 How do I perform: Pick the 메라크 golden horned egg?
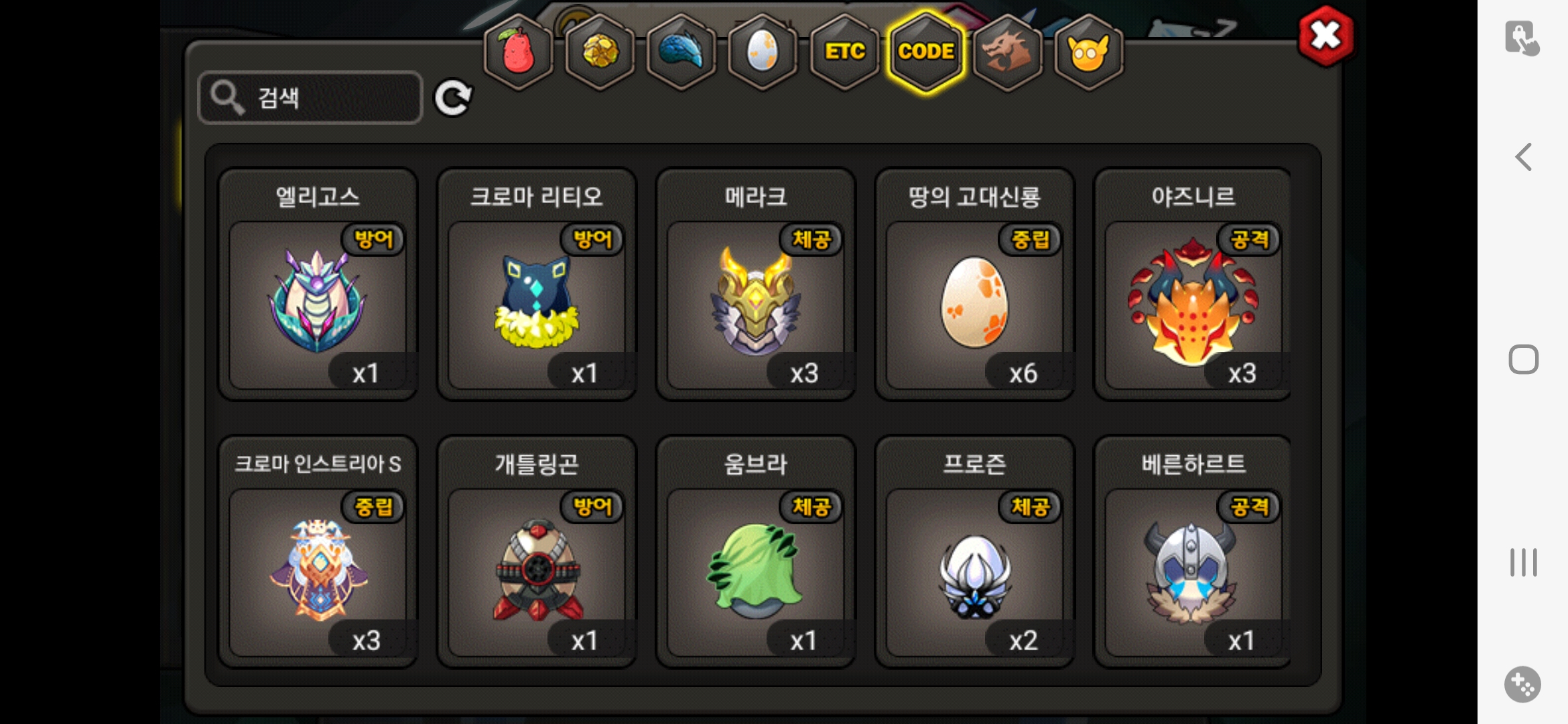click(x=755, y=302)
